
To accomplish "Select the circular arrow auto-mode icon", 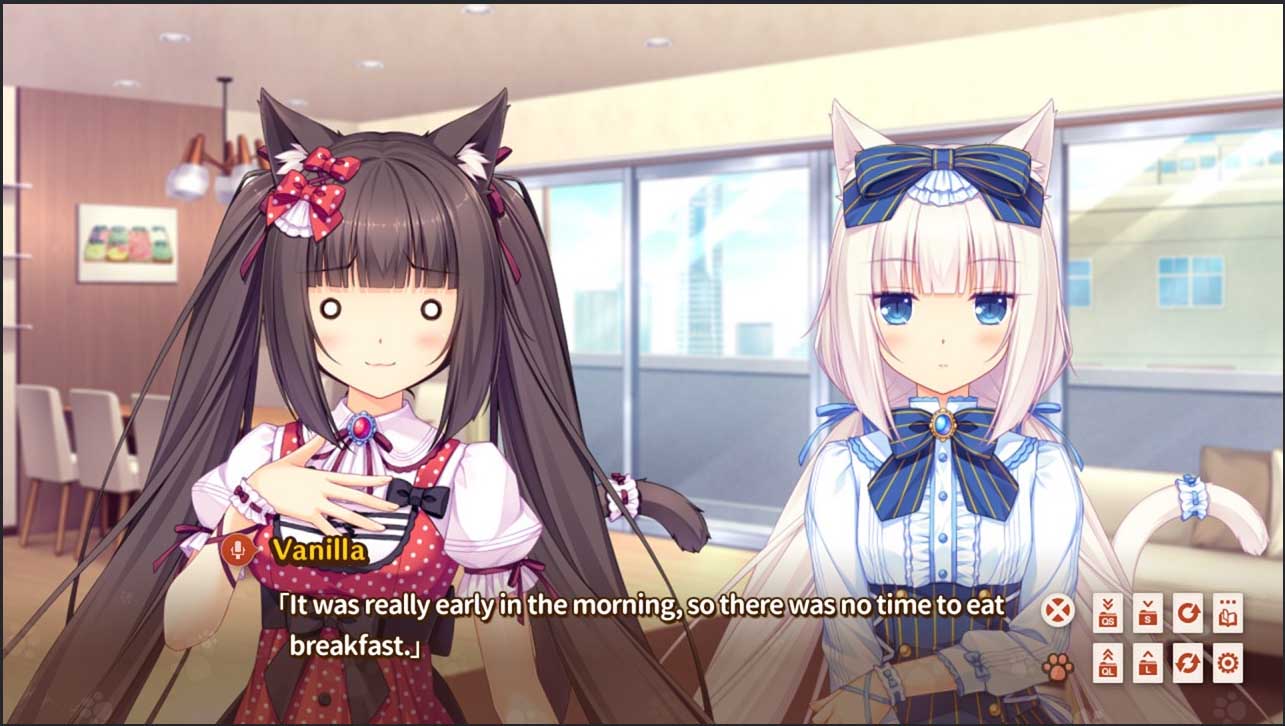I will pos(1188,612).
